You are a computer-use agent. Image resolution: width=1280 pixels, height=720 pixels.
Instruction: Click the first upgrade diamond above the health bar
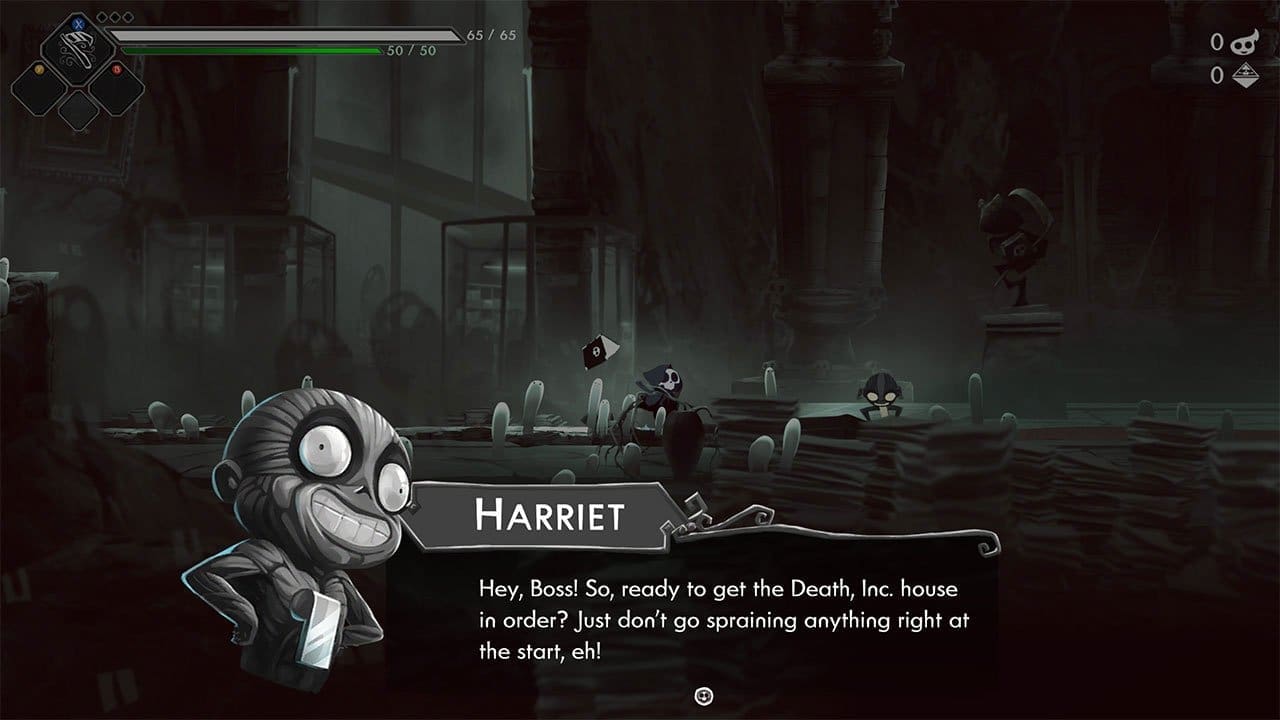[101, 17]
